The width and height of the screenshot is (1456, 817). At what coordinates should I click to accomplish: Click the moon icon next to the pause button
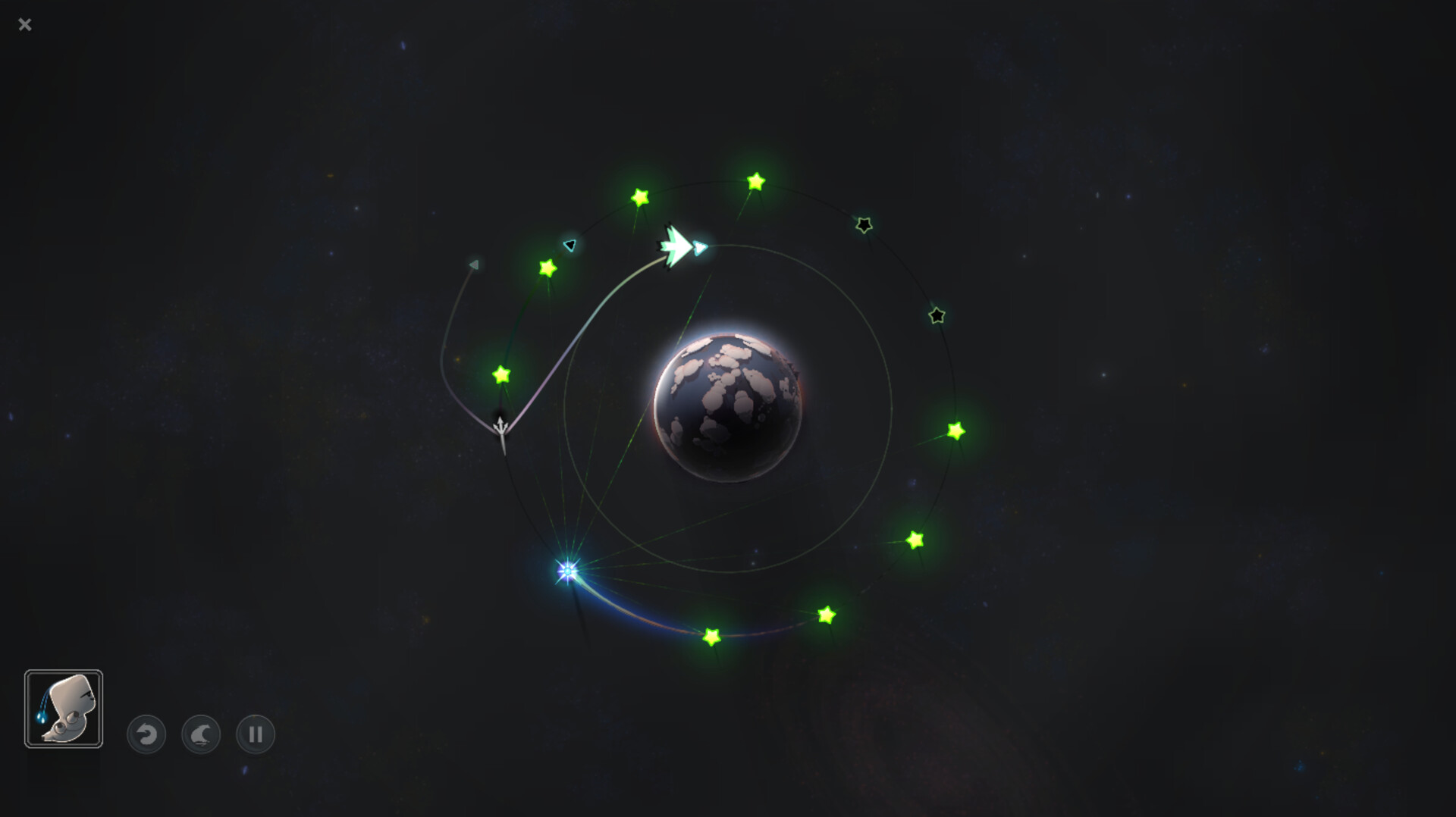(x=199, y=734)
